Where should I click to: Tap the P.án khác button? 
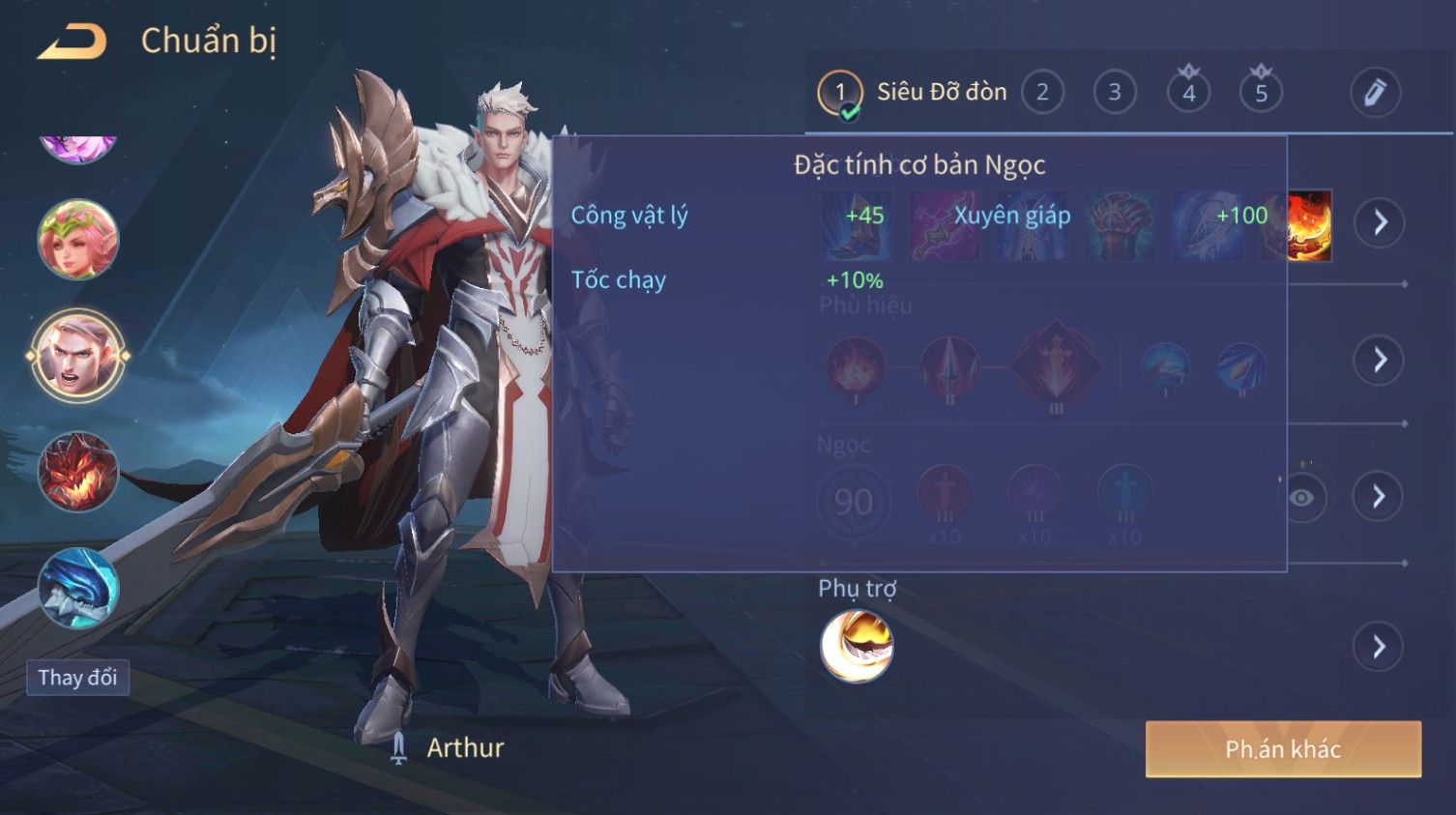(x=1283, y=749)
